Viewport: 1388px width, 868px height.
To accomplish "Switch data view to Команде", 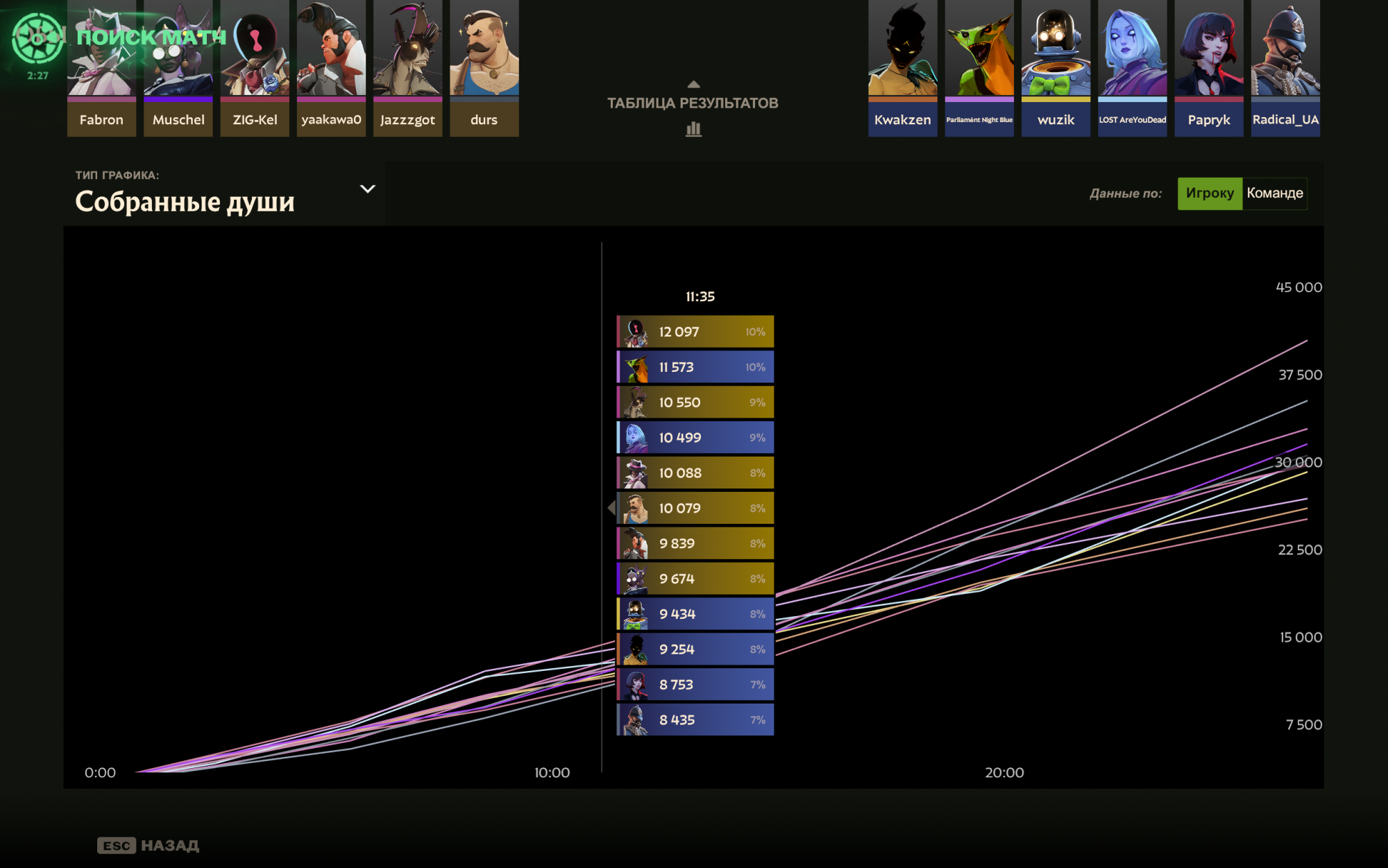I will pos(1274,194).
